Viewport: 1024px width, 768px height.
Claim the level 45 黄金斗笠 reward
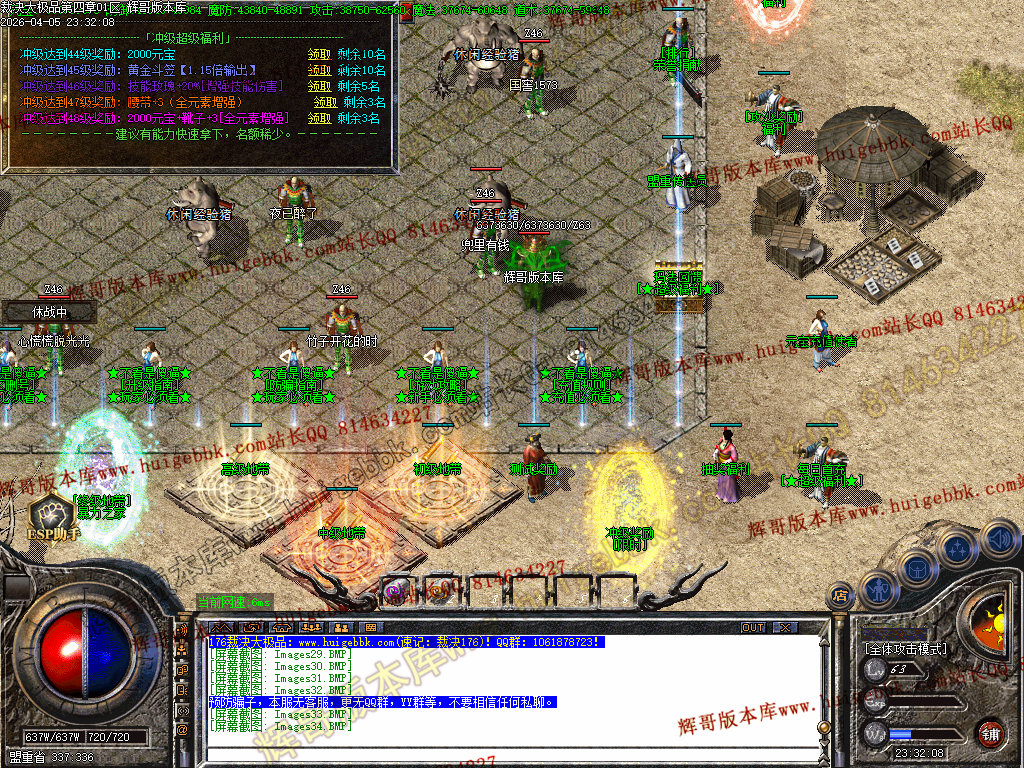pos(320,70)
